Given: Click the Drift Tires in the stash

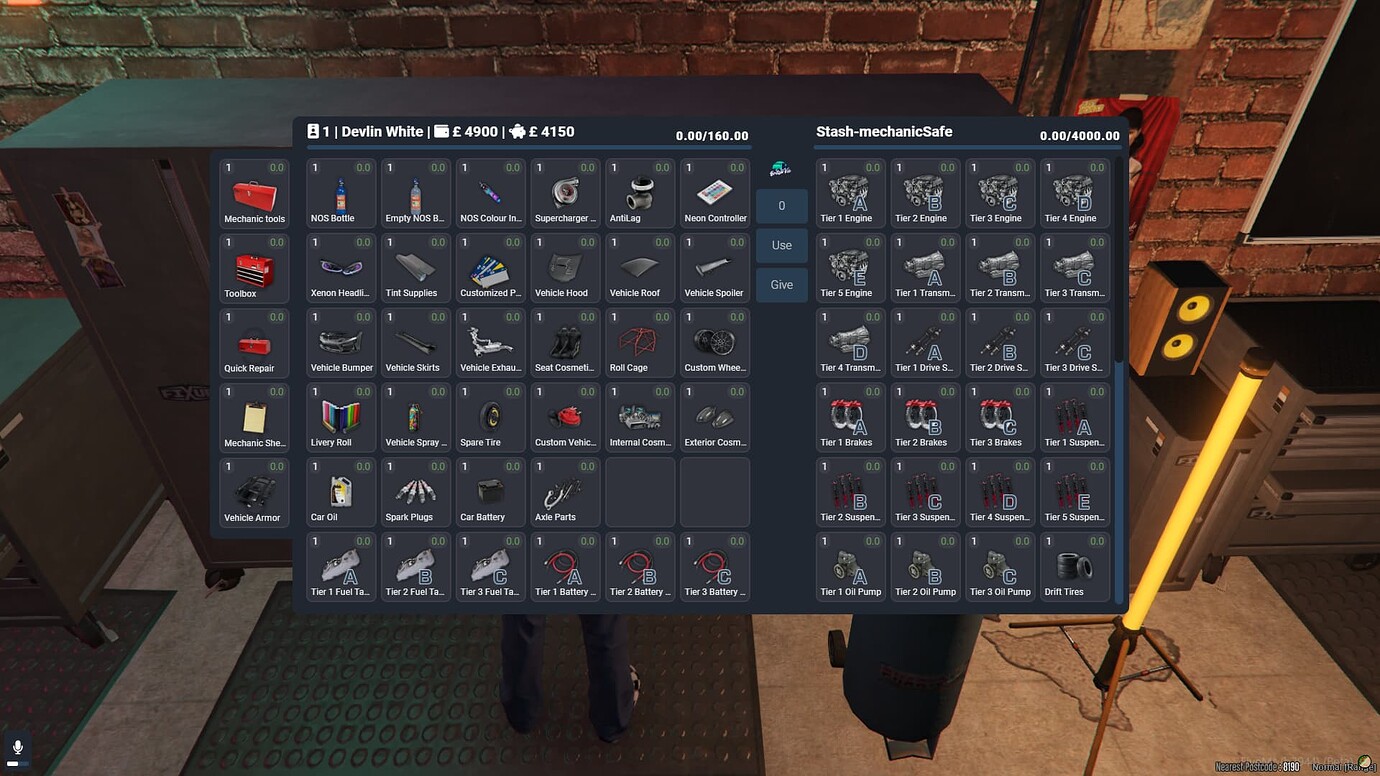Looking at the screenshot, I should [x=1074, y=565].
